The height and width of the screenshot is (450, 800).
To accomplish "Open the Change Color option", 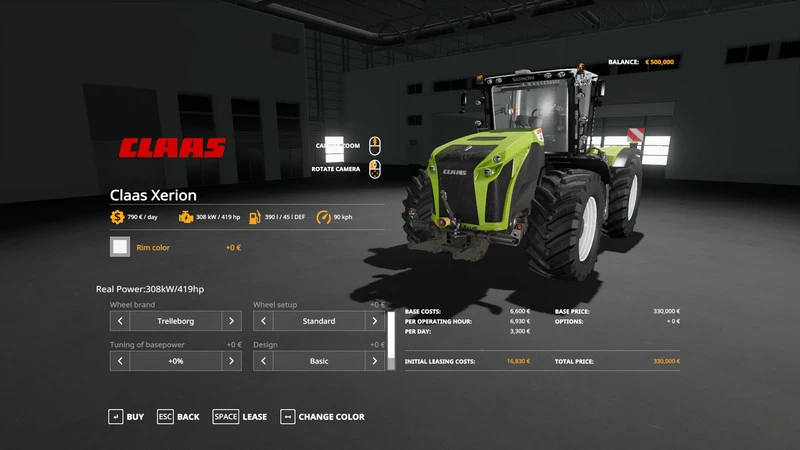I will pyautogui.click(x=322, y=416).
